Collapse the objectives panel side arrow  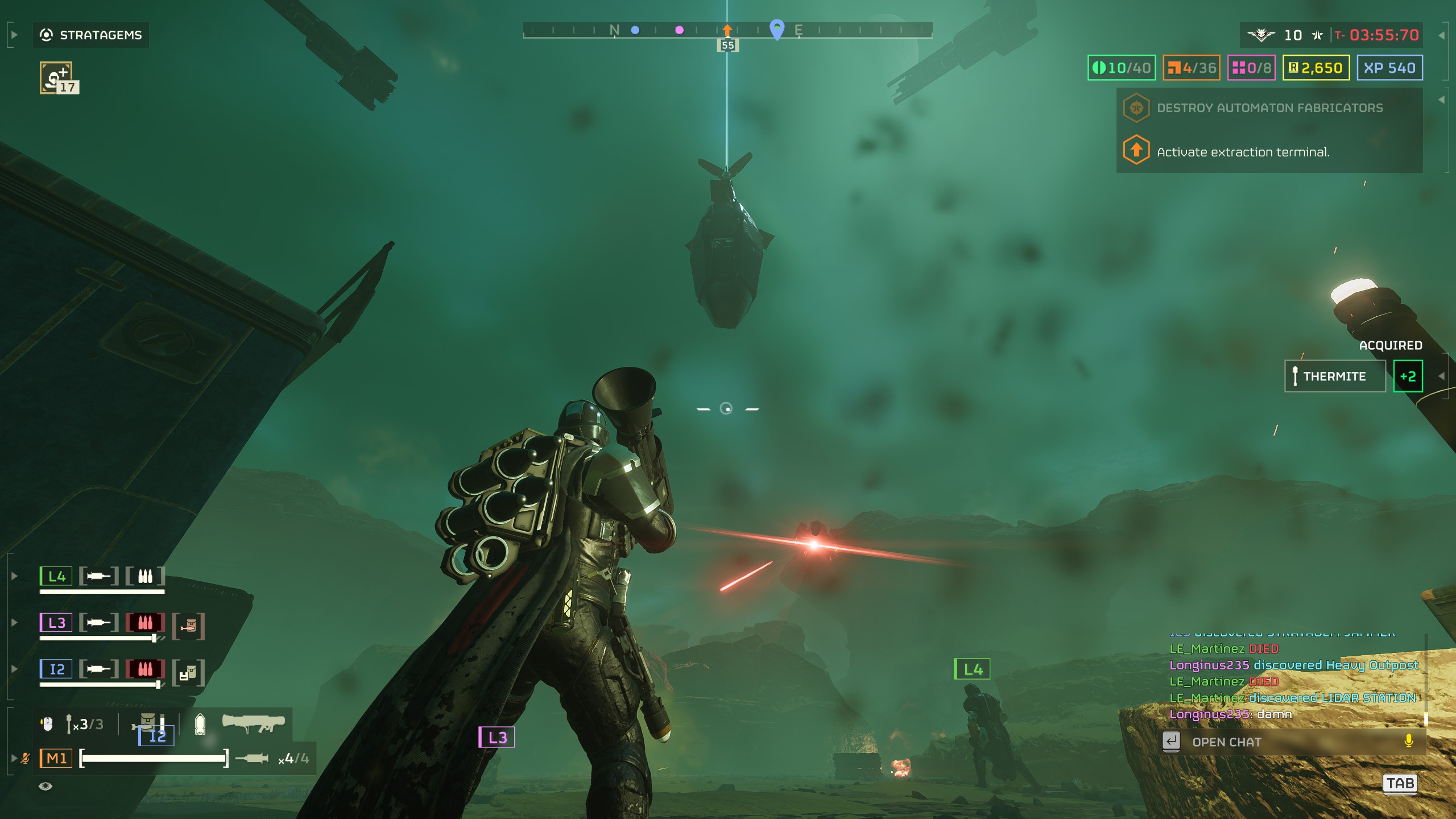(x=1441, y=100)
